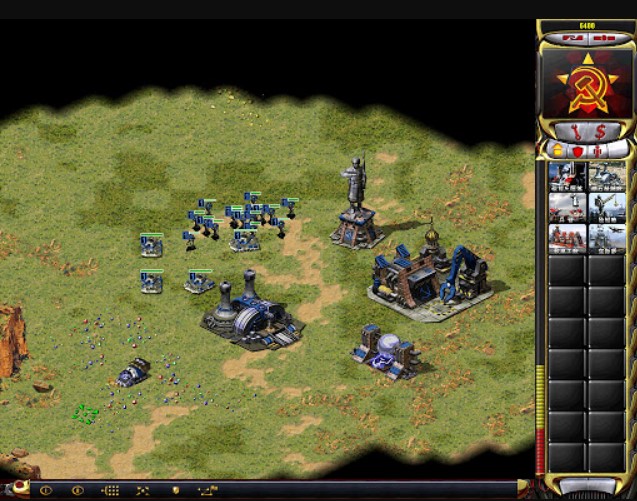Switch to the structures build tab
Image resolution: width=637 pixels, height=501 pixels.
click(x=557, y=150)
